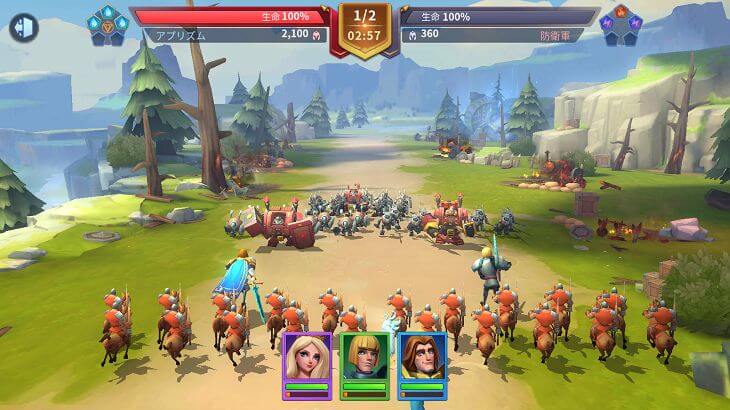Inspect the enemy's fire and lightning pentagon

(x=621, y=25)
